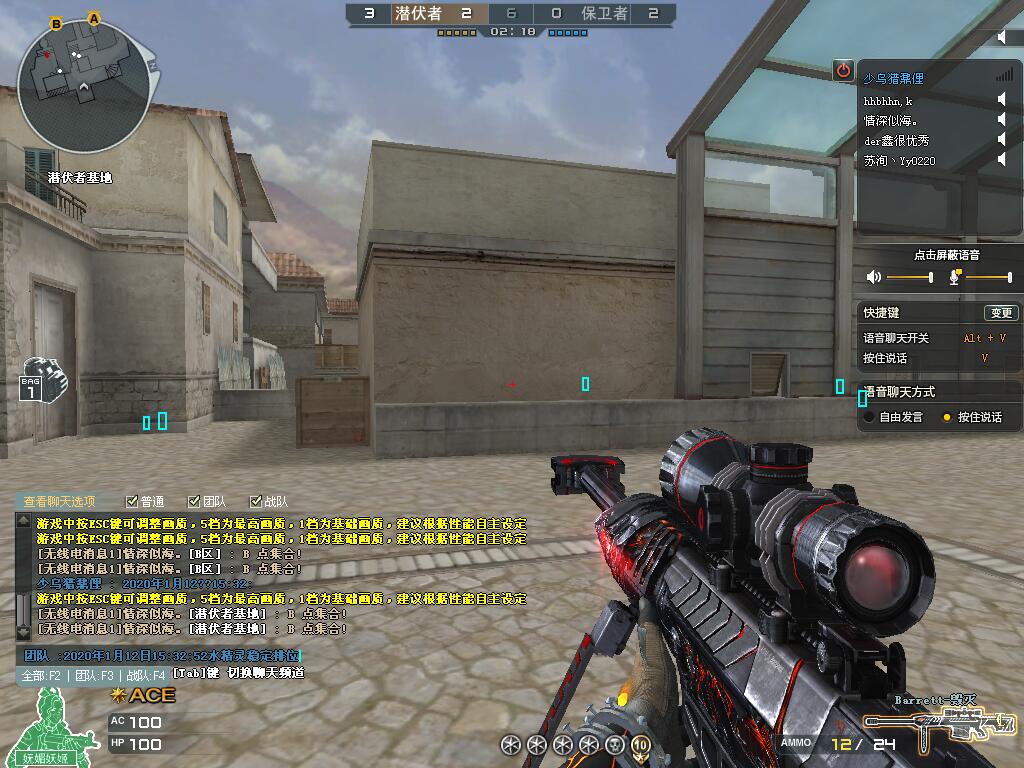
Task: Click the chat log scroll-up arrow
Action: pos(23,521)
